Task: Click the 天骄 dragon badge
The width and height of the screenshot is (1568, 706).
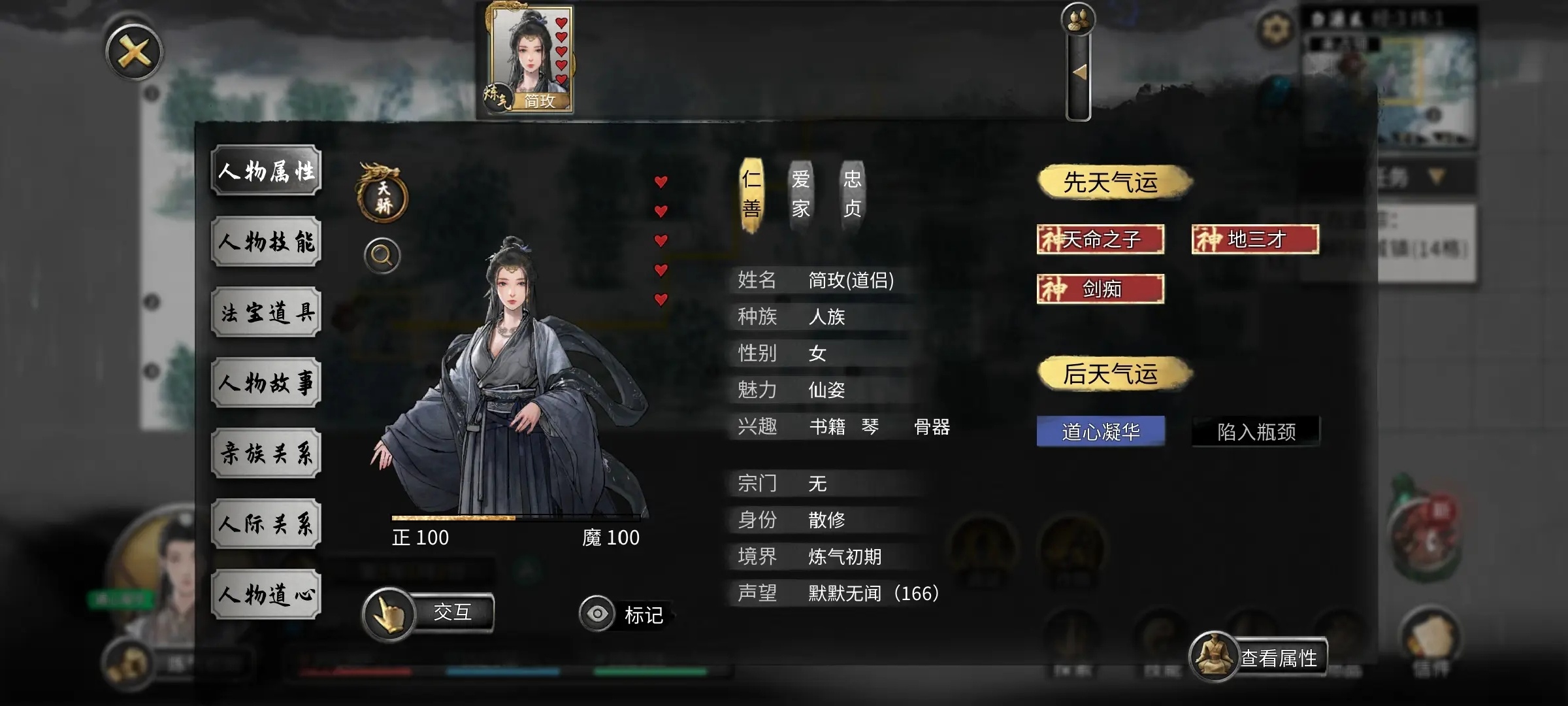Action: click(x=383, y=195)
